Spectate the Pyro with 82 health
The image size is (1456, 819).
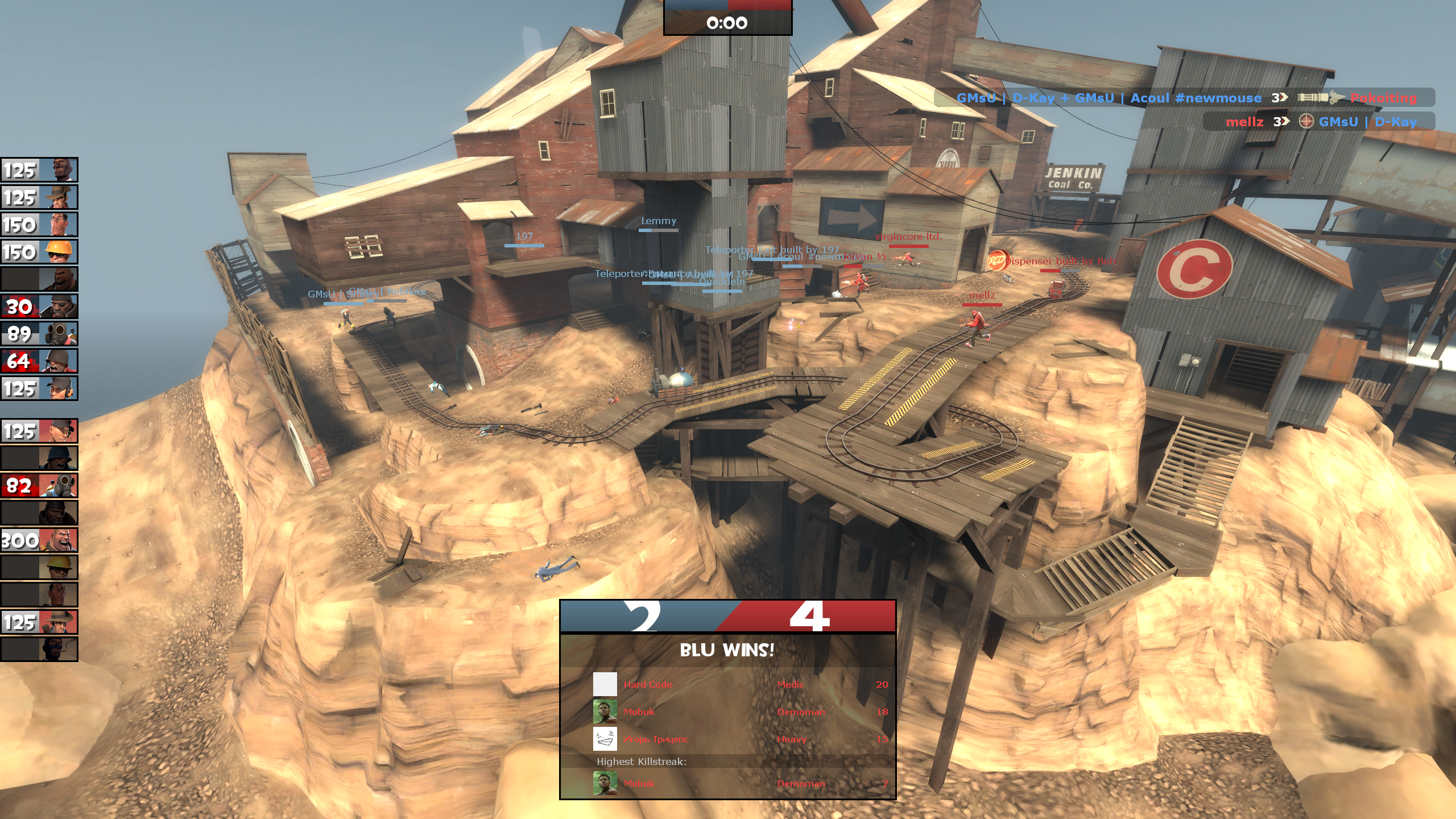[x=39, y=486]
